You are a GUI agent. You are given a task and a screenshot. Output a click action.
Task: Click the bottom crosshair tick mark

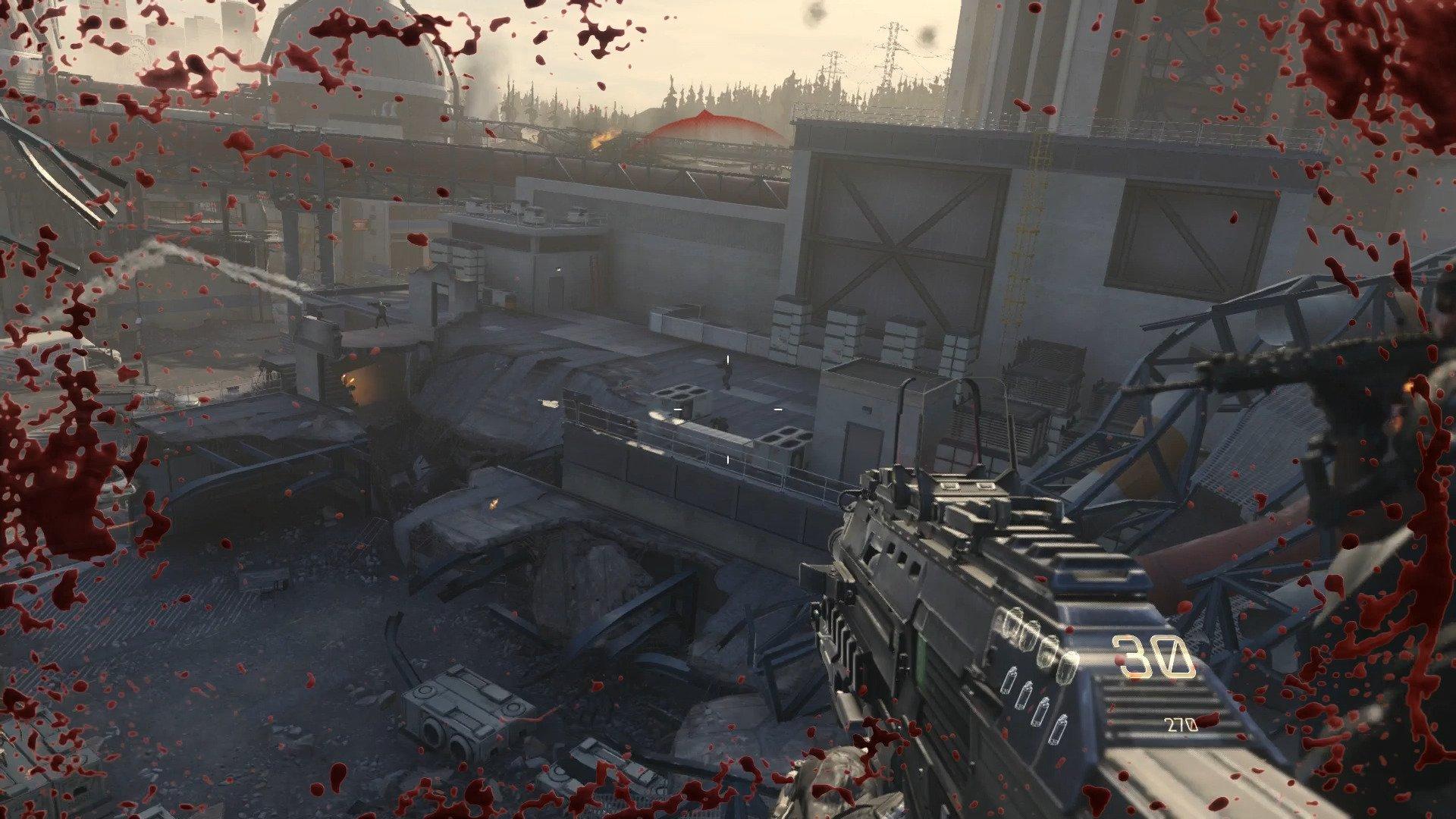728,460
